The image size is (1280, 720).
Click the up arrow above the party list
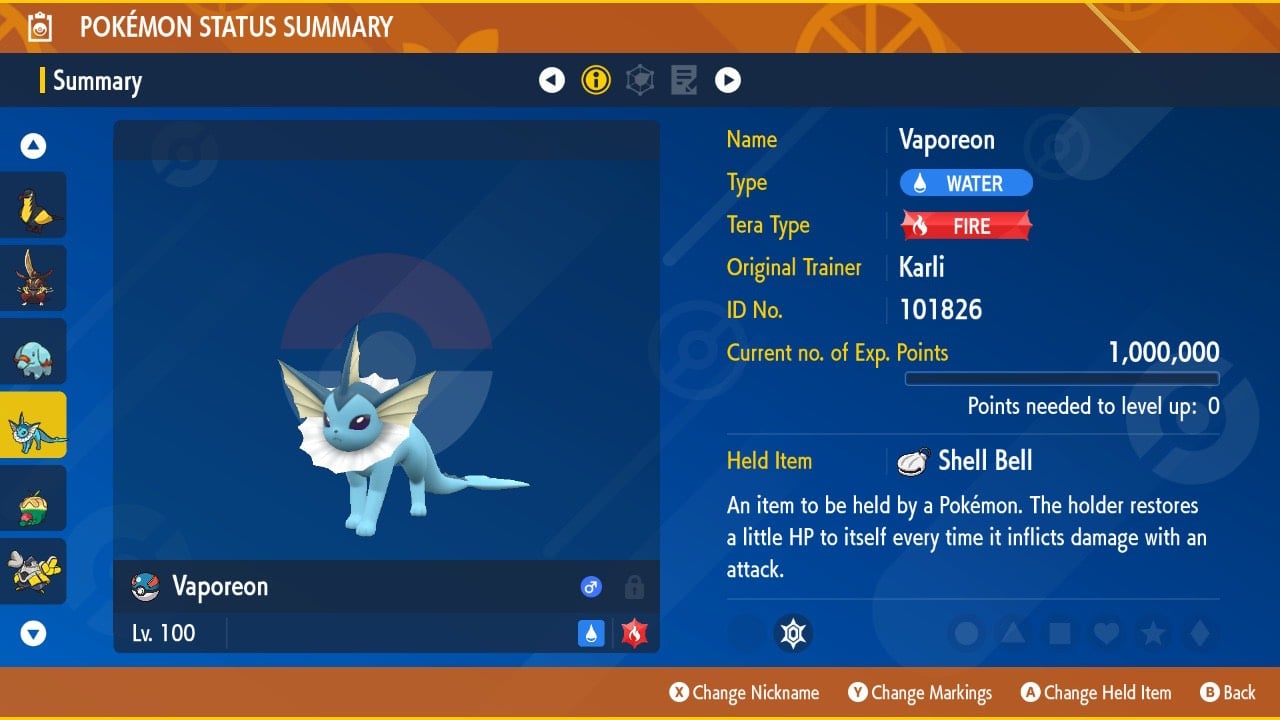(33, 145)
